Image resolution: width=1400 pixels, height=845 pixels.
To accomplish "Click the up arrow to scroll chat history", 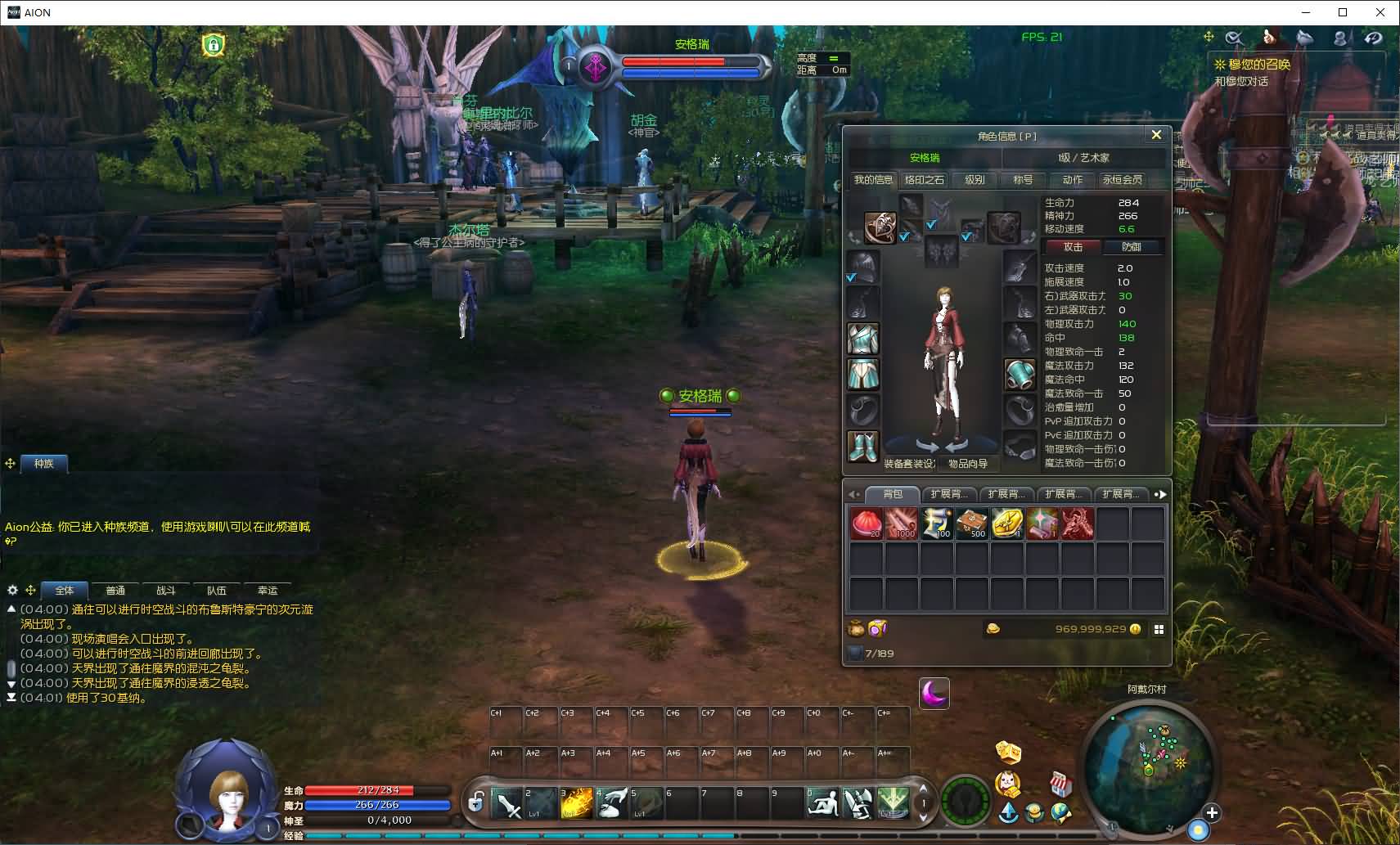I will pos(11,608).
